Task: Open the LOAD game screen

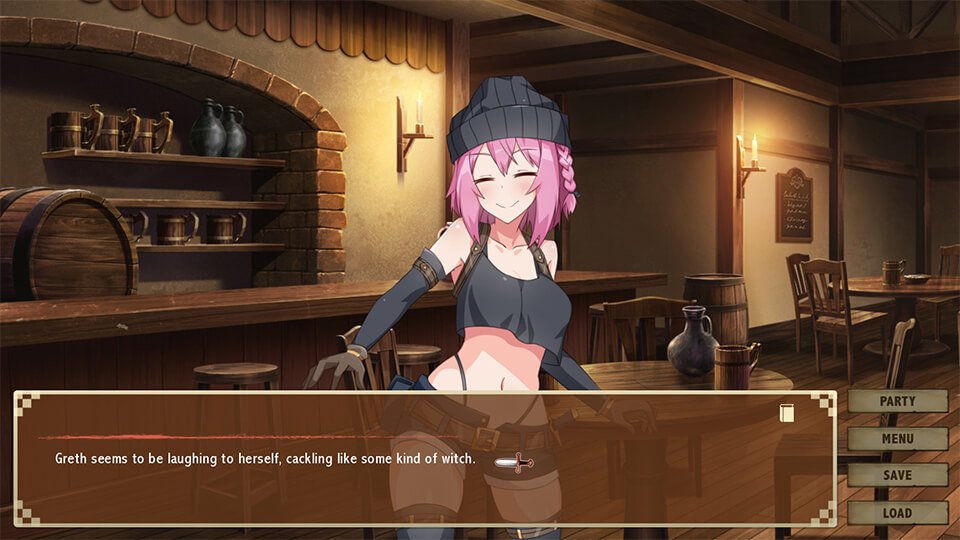Action: pyautogui.click(x=897, y=512)
